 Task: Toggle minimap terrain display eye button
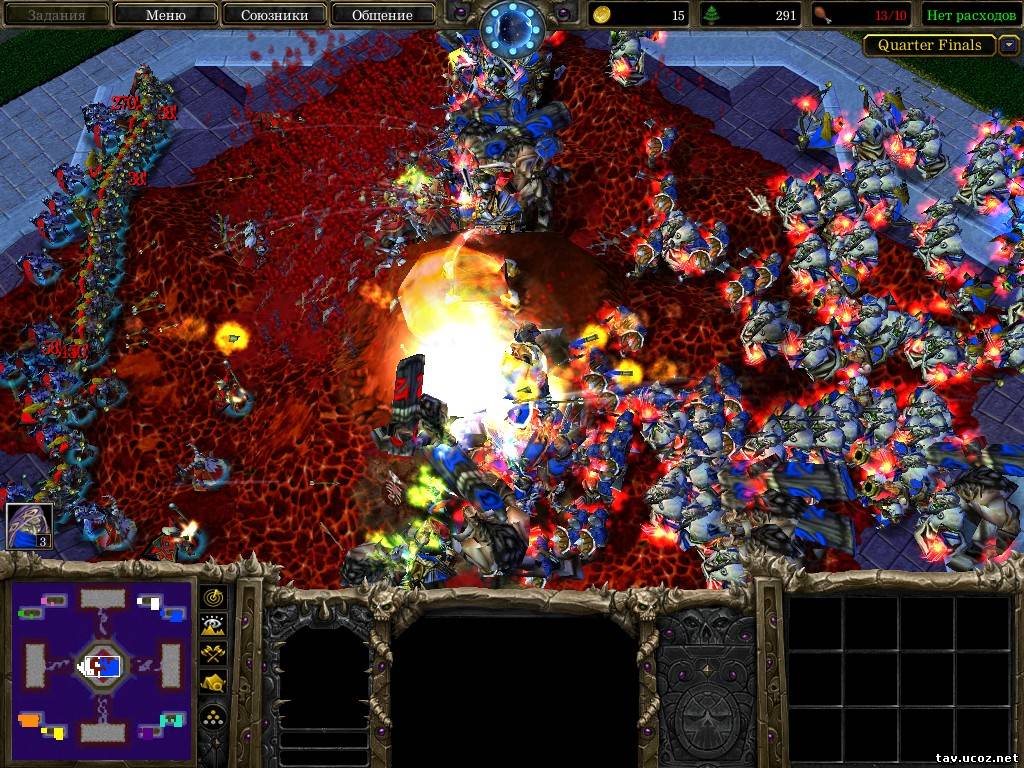pyautogui.click(x=214, y=626)
